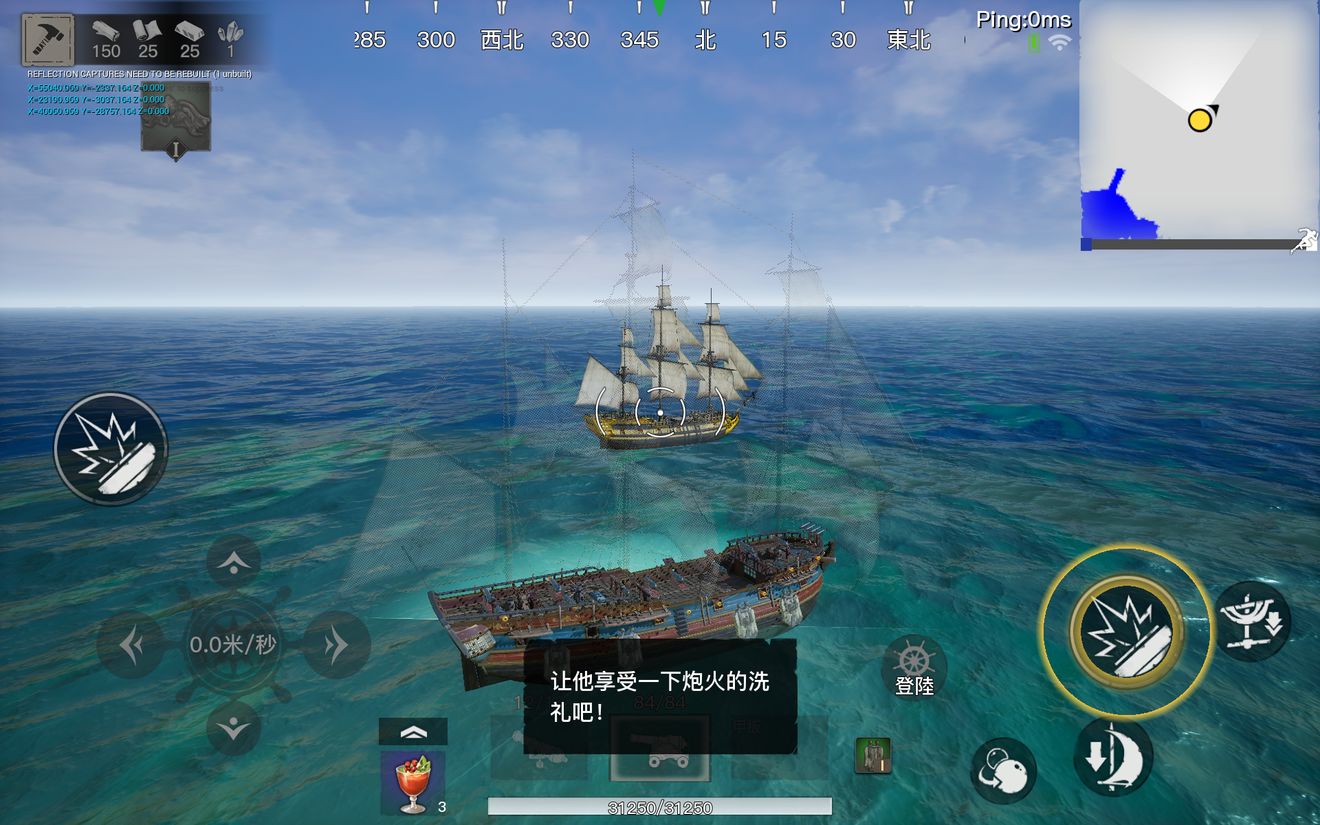
Task: Raise sail speed with the up chevron
Action: 233,563
